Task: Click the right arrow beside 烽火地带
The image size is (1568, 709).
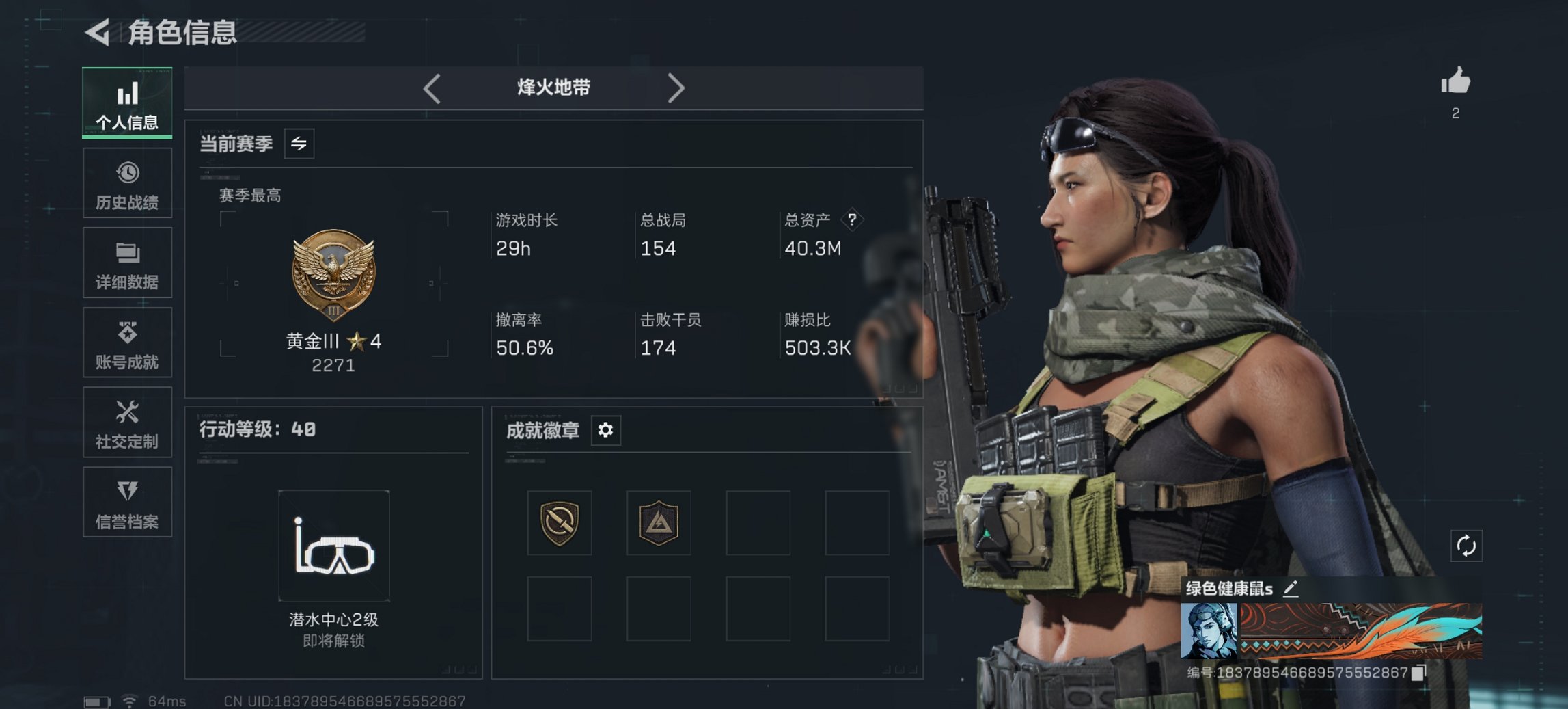Action: point(677,88)
